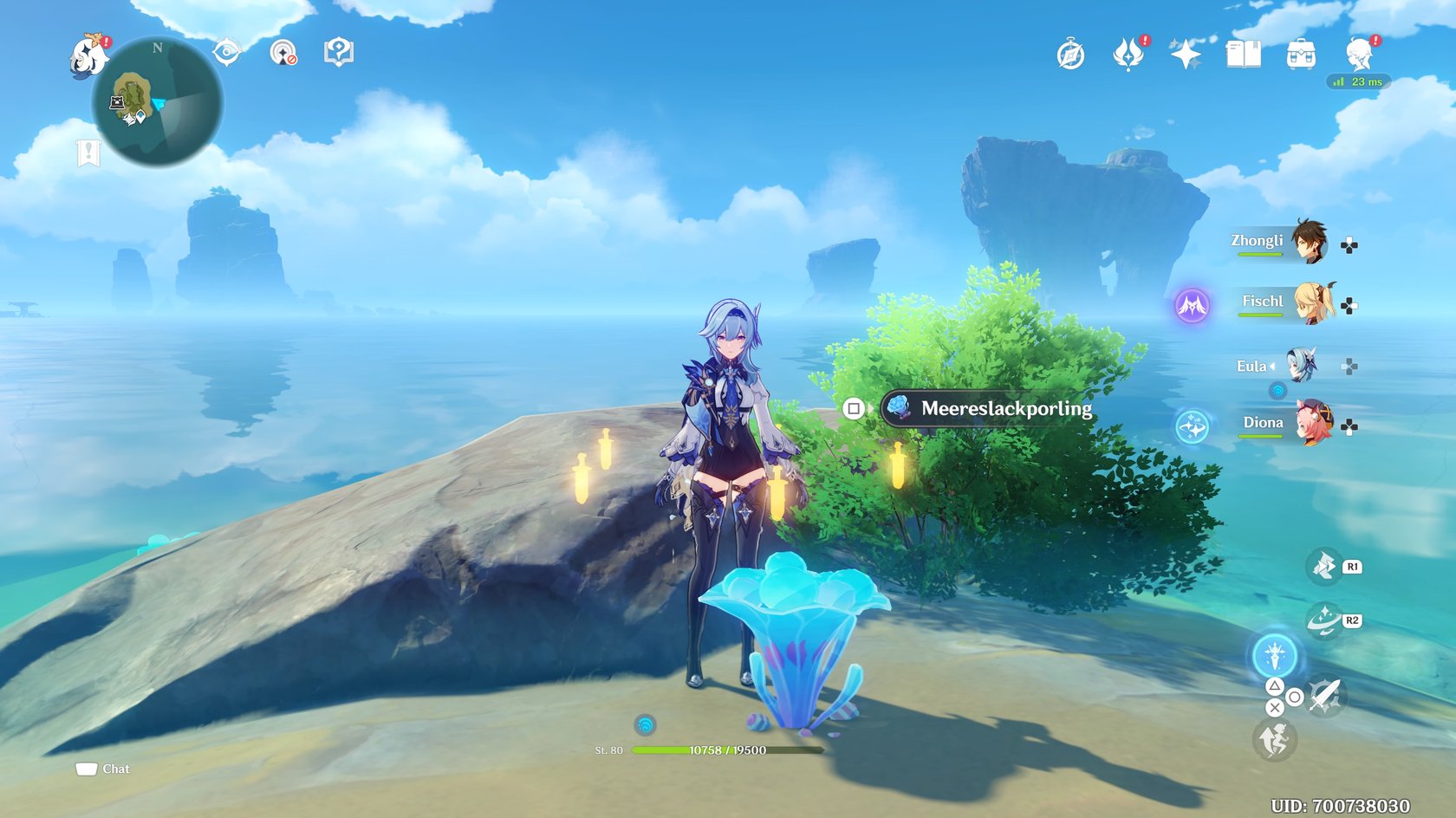Activate Diona's cryo elemental burst icon
The width and height of the screenshot is (1456, 818).
pos(1192,427)
